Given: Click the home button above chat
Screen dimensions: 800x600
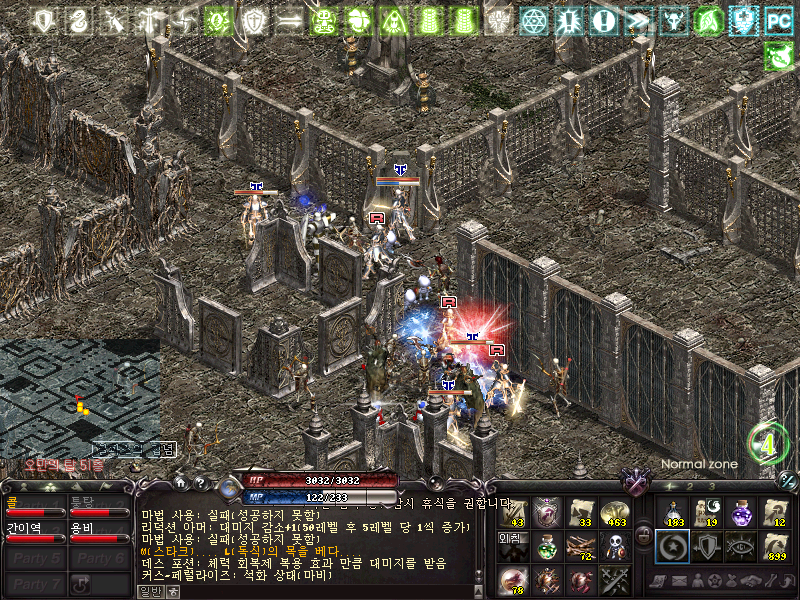Looking at the screenshot, I should coord(181,482).
